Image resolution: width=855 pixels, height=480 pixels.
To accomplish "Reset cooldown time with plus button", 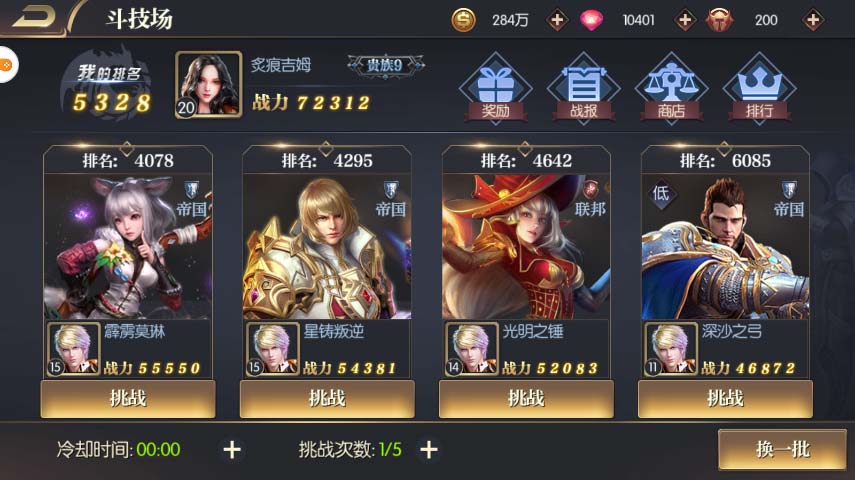I will click(x=232, y=450).
